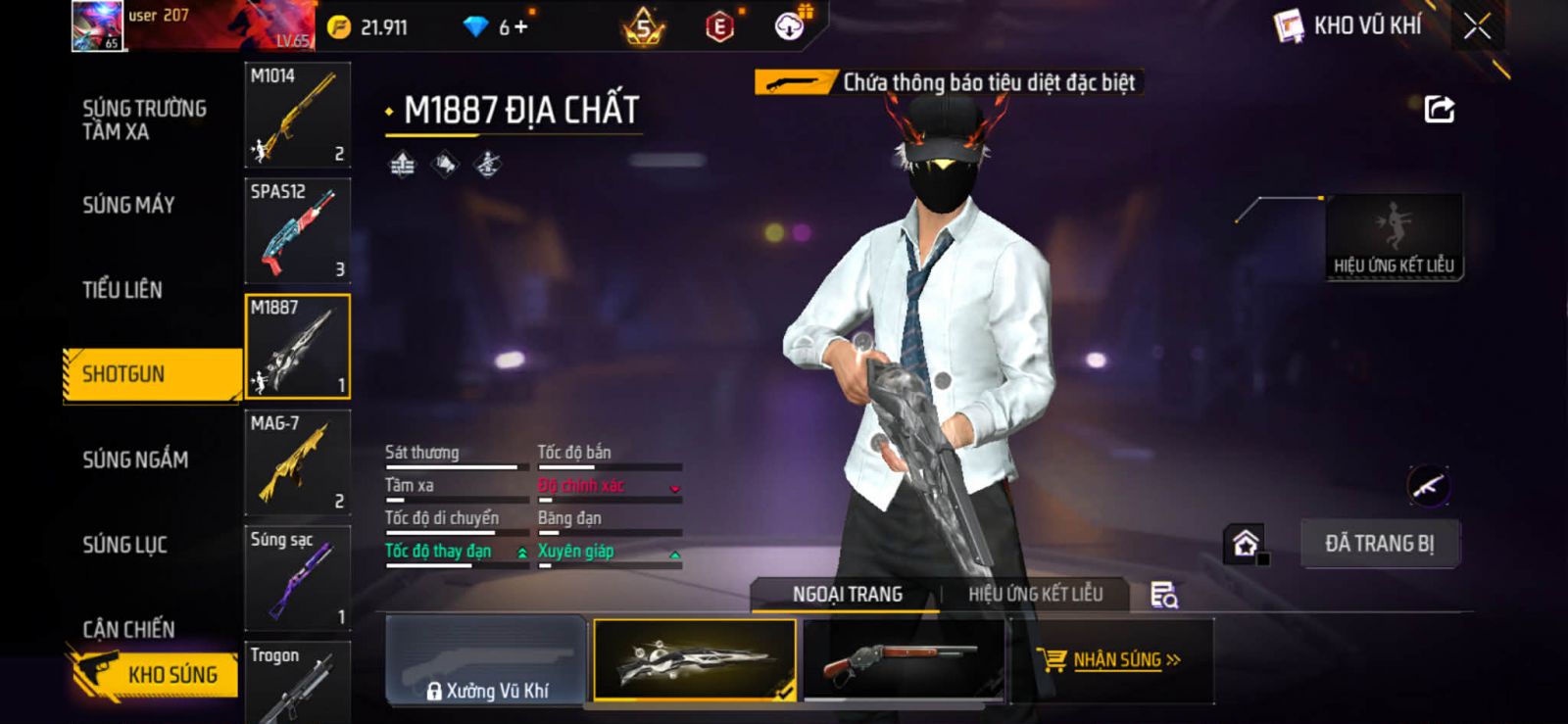The image size is (1568, 724).
Task: Choose the Súng Ngắm category
Action: pyautogui.click(x=135, y=459)
